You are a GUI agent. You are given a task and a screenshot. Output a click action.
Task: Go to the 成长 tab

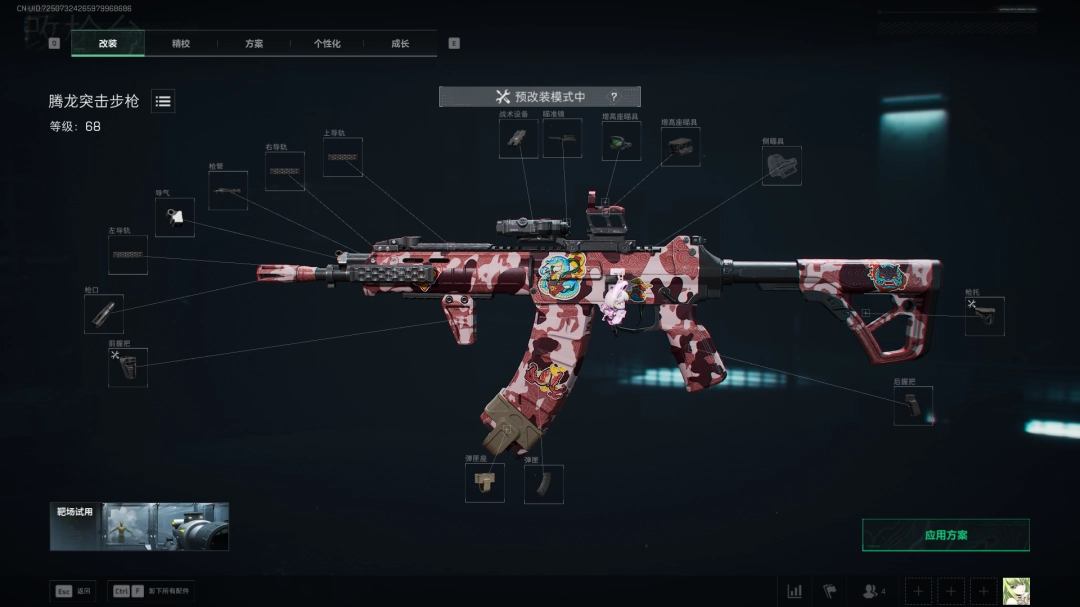[x=400, y=44]
